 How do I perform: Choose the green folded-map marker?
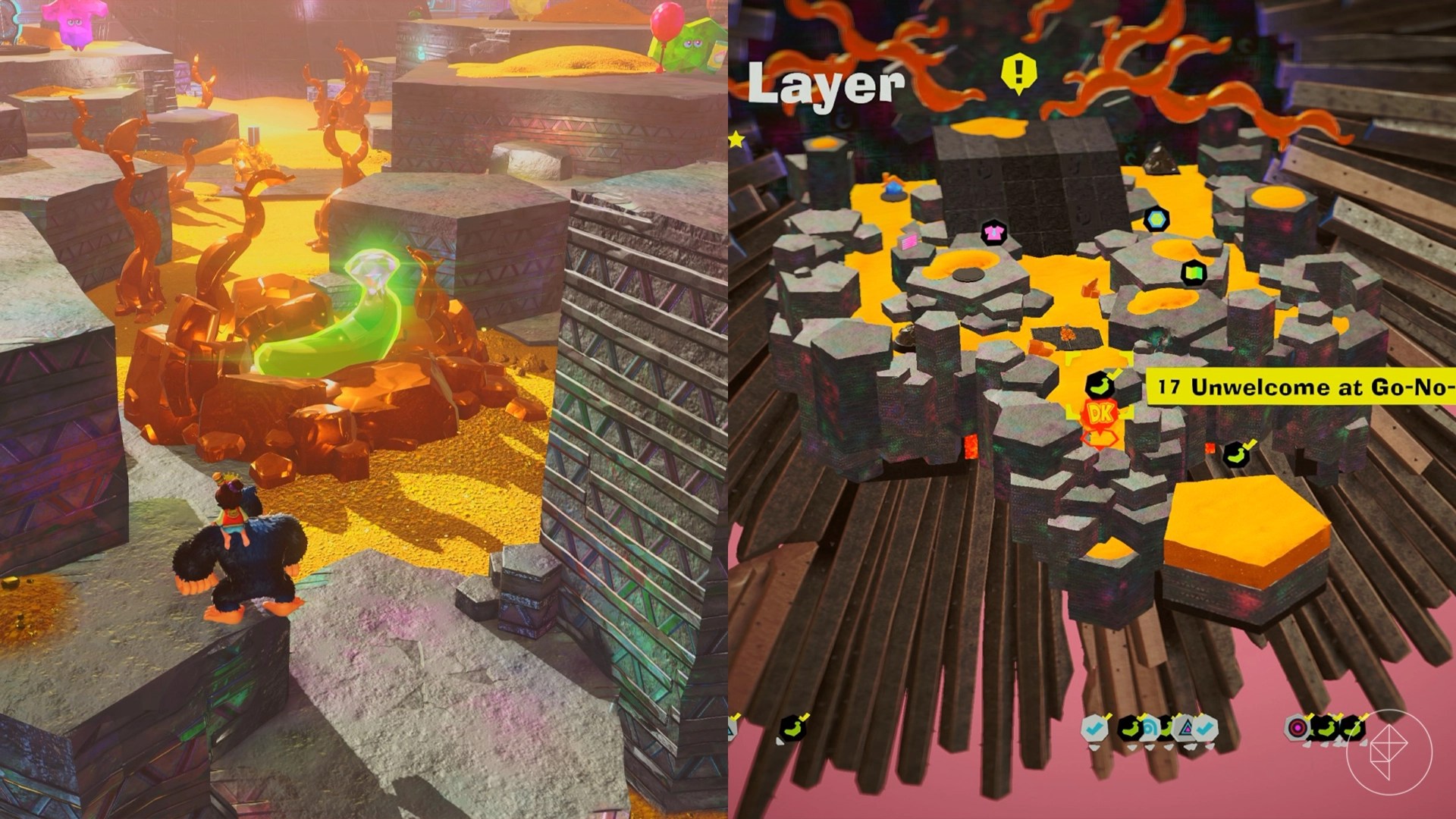pyautogui.click(x=1194, y=273)
